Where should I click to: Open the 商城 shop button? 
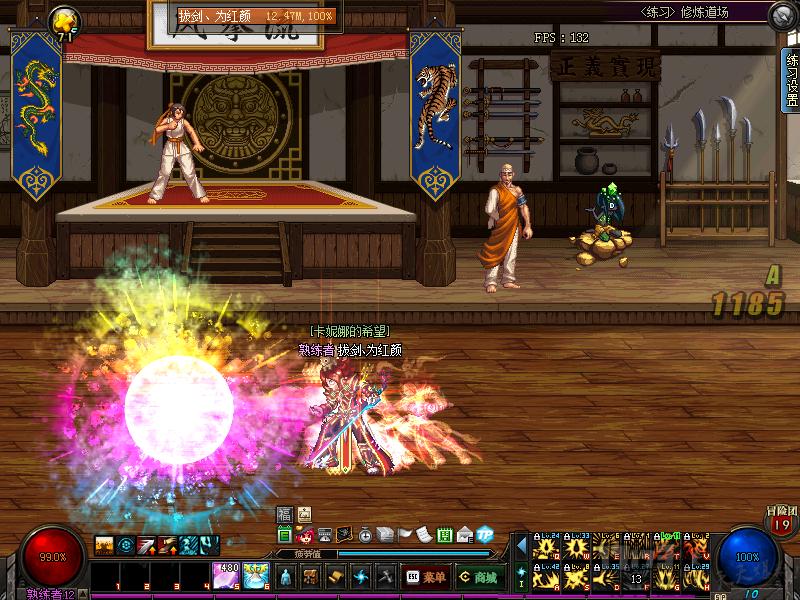[x=479, y=577]
